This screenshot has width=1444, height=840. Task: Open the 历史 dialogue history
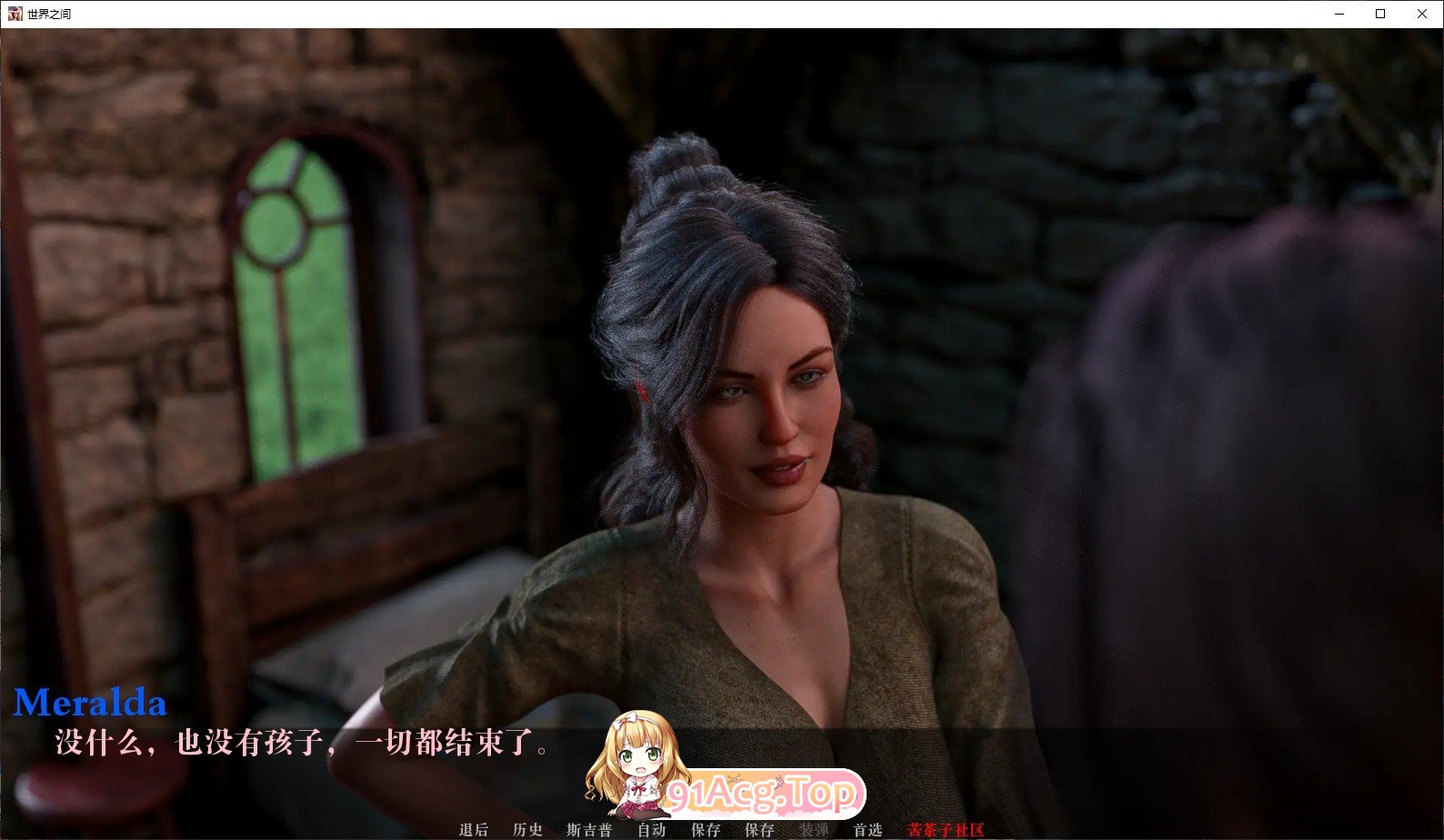click(527, 829)
